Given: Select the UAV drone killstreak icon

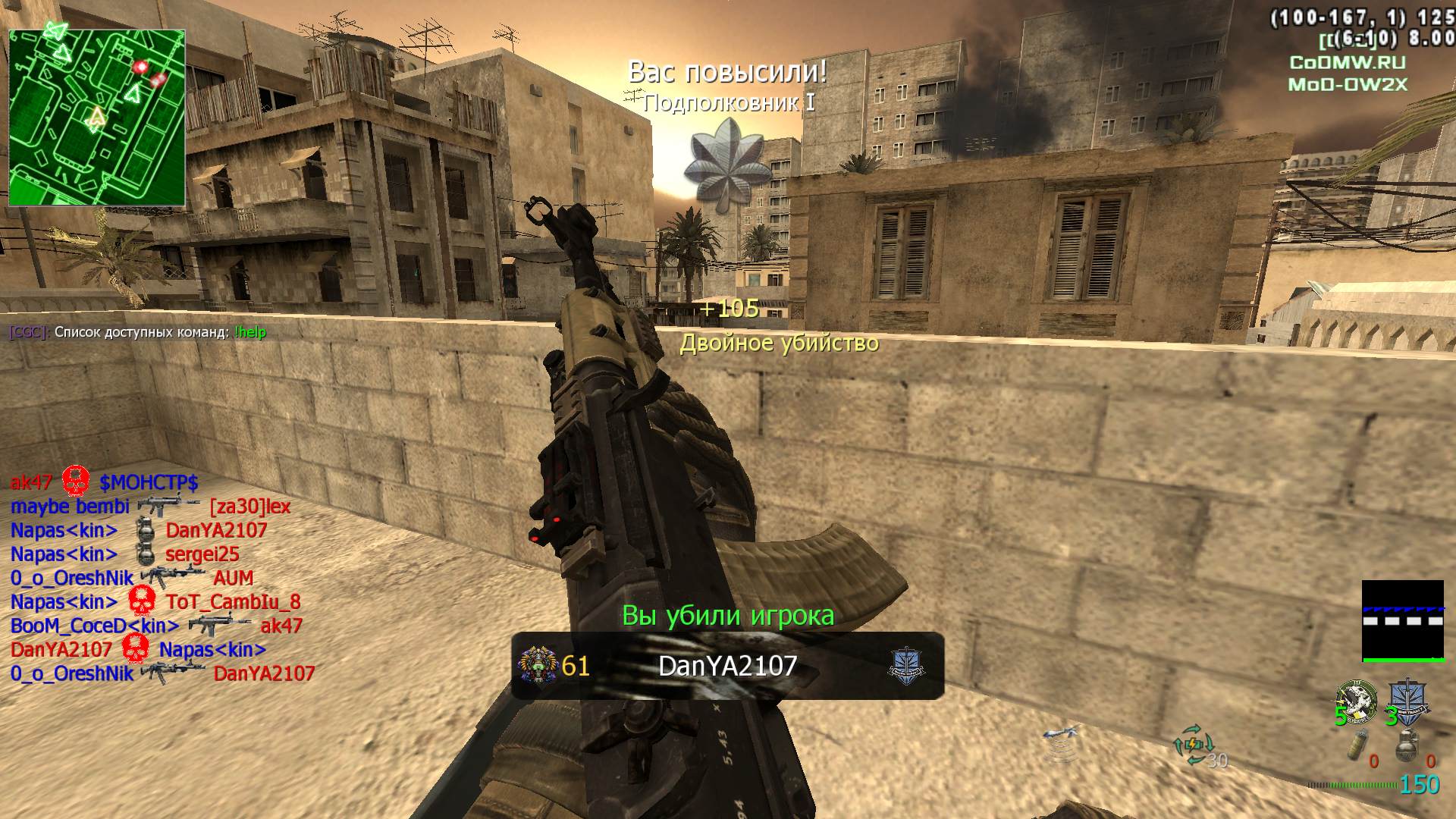Looking at the screenshot, I should click(1060, 734).
